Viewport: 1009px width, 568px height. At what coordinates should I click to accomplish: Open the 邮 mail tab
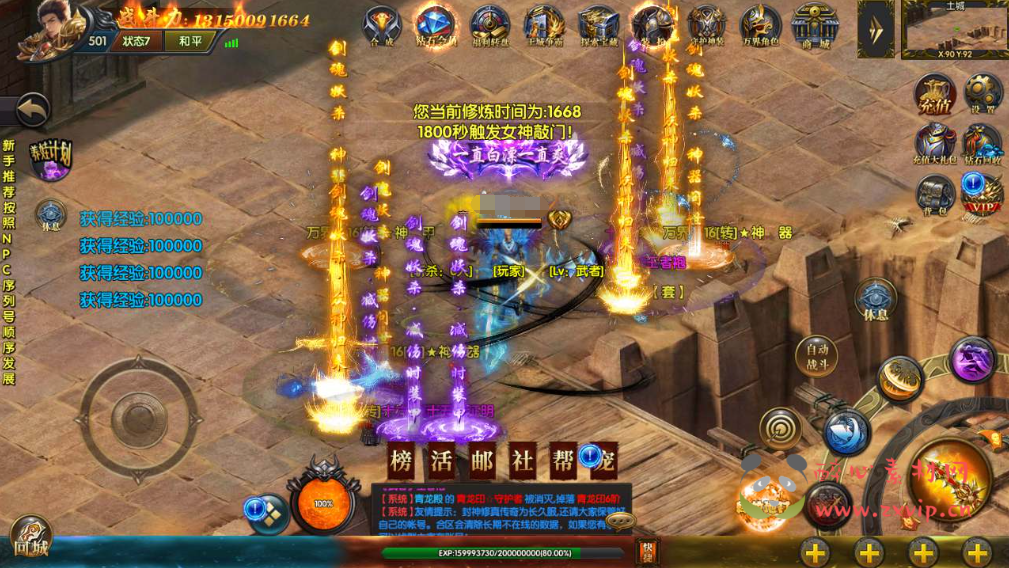tap(483, 460)
